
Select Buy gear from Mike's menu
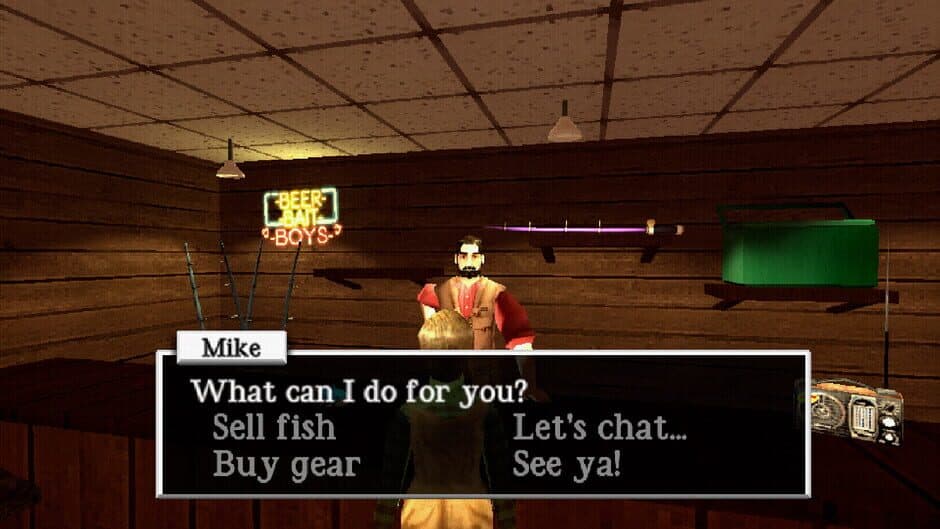coord(285,465)
